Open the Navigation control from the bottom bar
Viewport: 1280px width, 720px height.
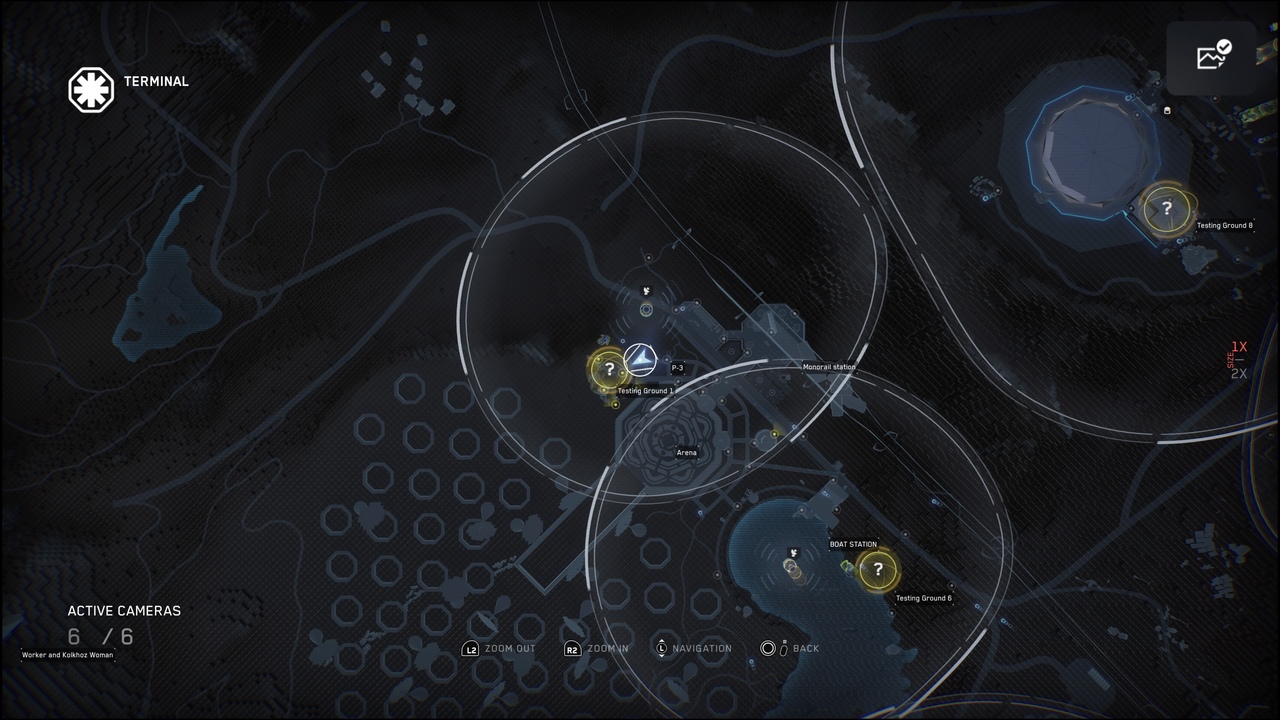[695, 648]
